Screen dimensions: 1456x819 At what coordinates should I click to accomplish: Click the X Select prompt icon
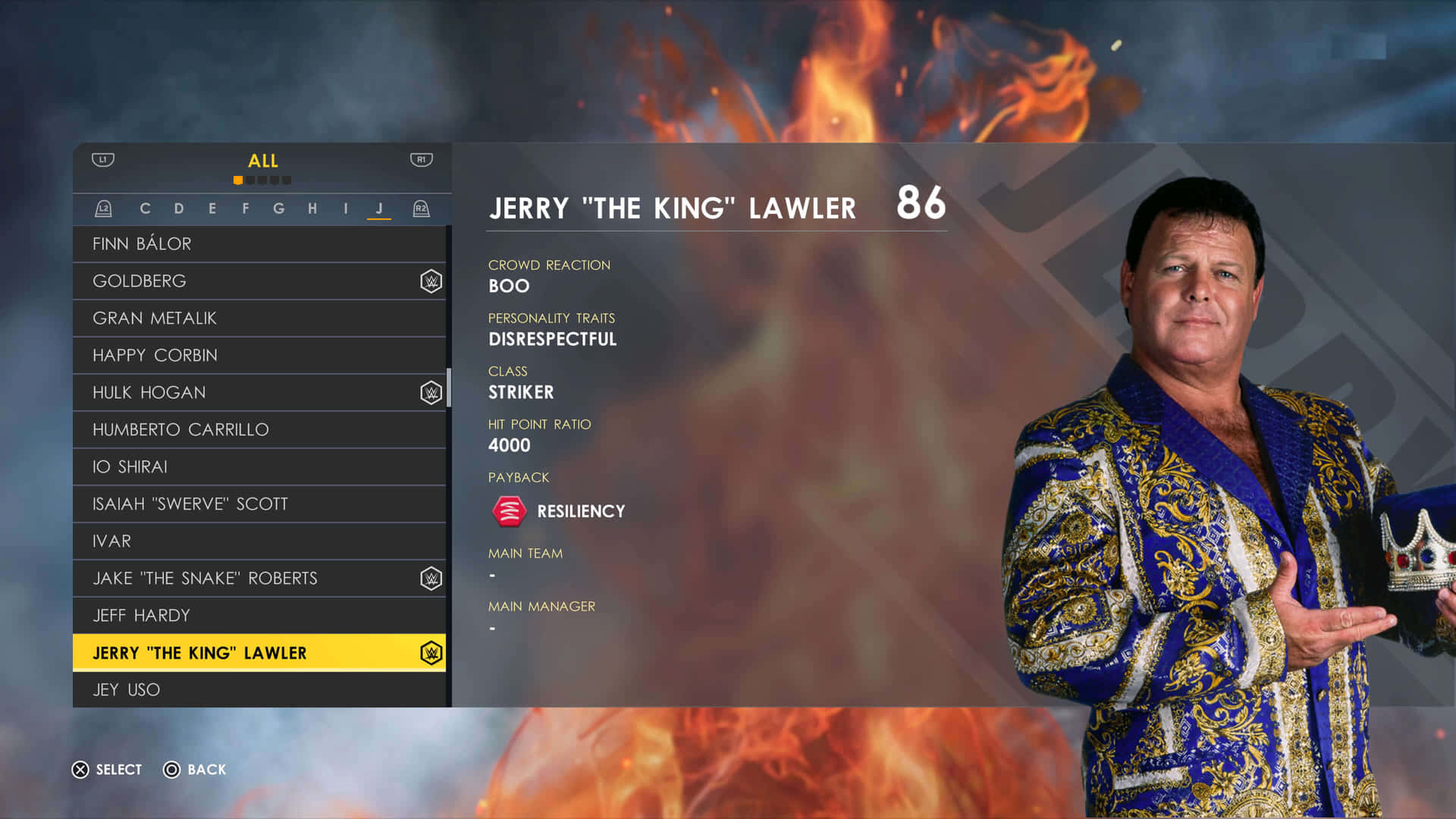coord(80,770)
